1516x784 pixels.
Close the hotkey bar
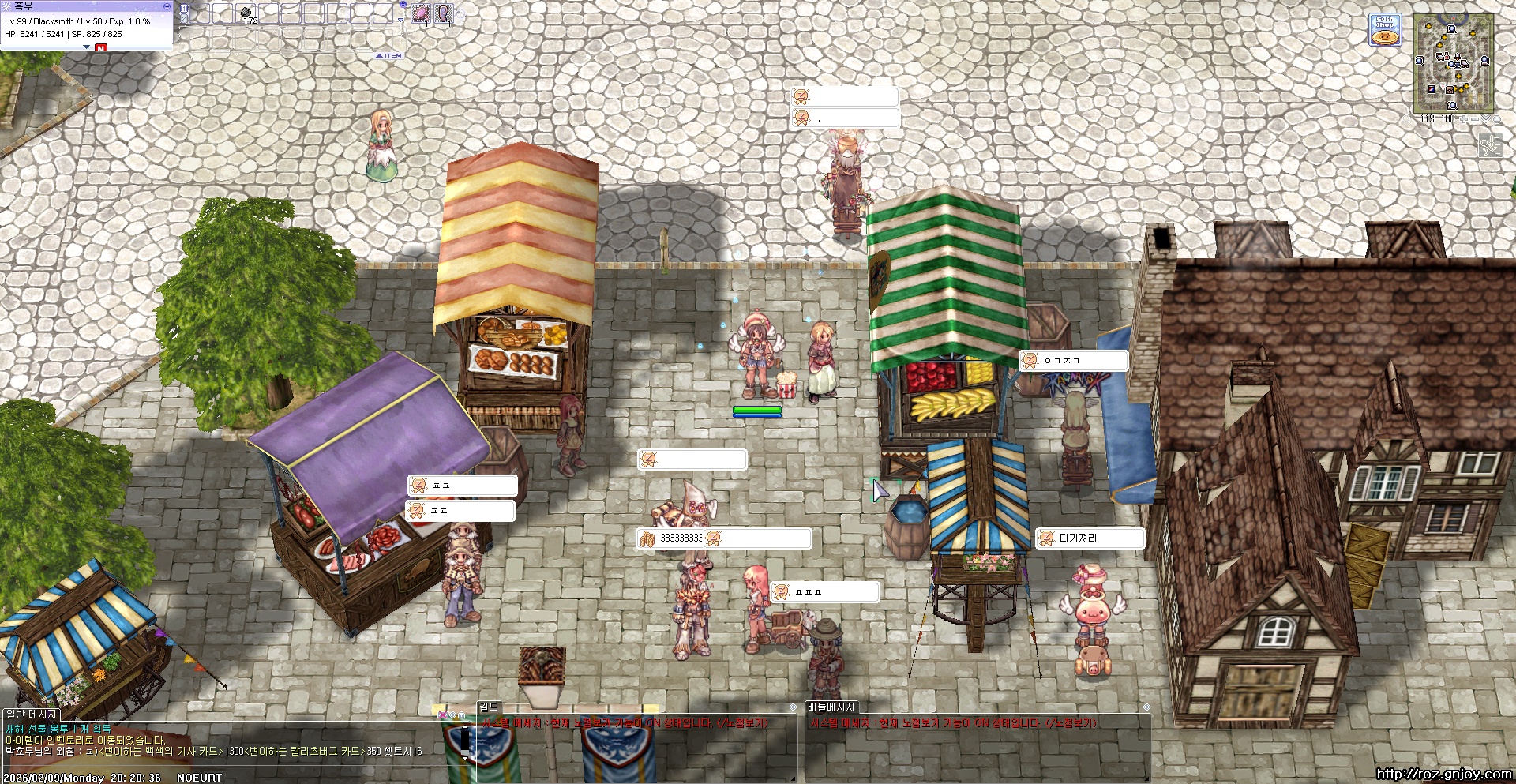point(403,5)
